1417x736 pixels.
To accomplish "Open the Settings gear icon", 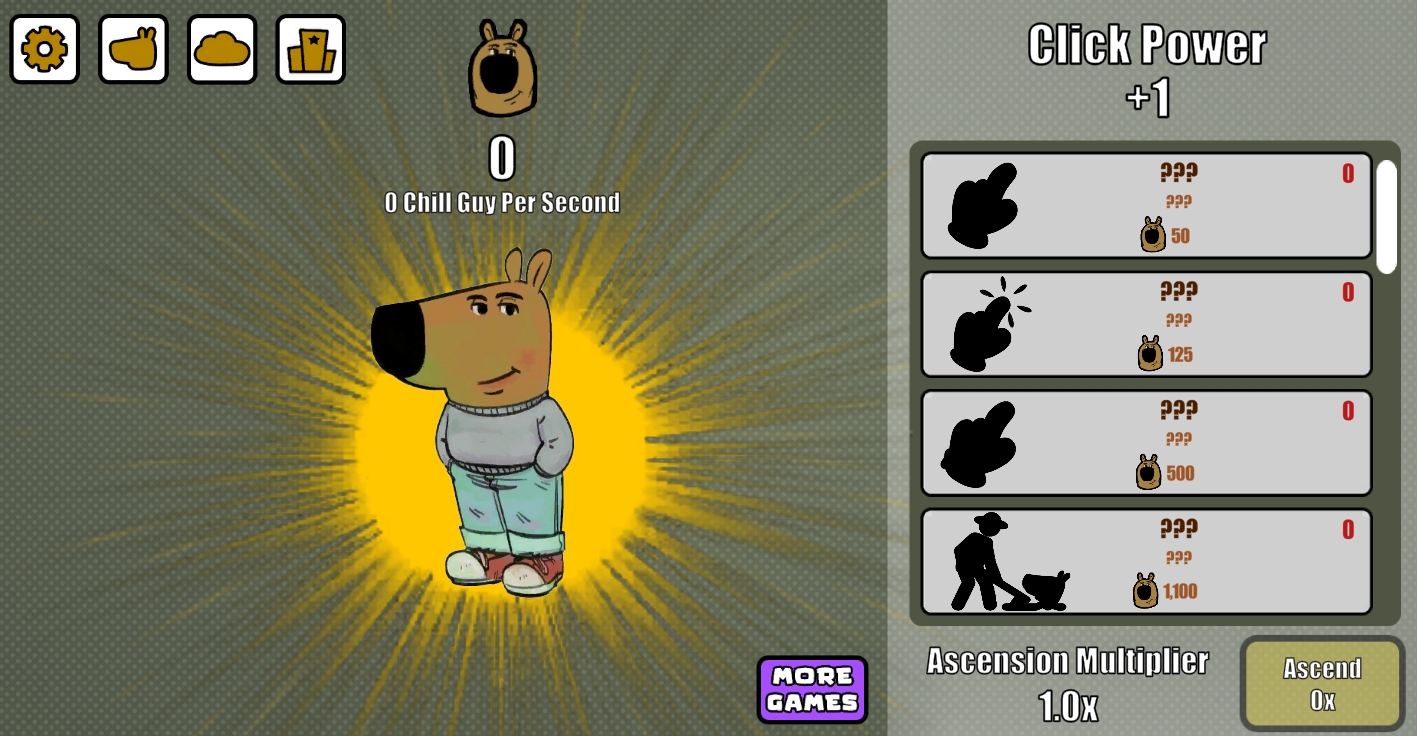I will [x=44, y=50].
